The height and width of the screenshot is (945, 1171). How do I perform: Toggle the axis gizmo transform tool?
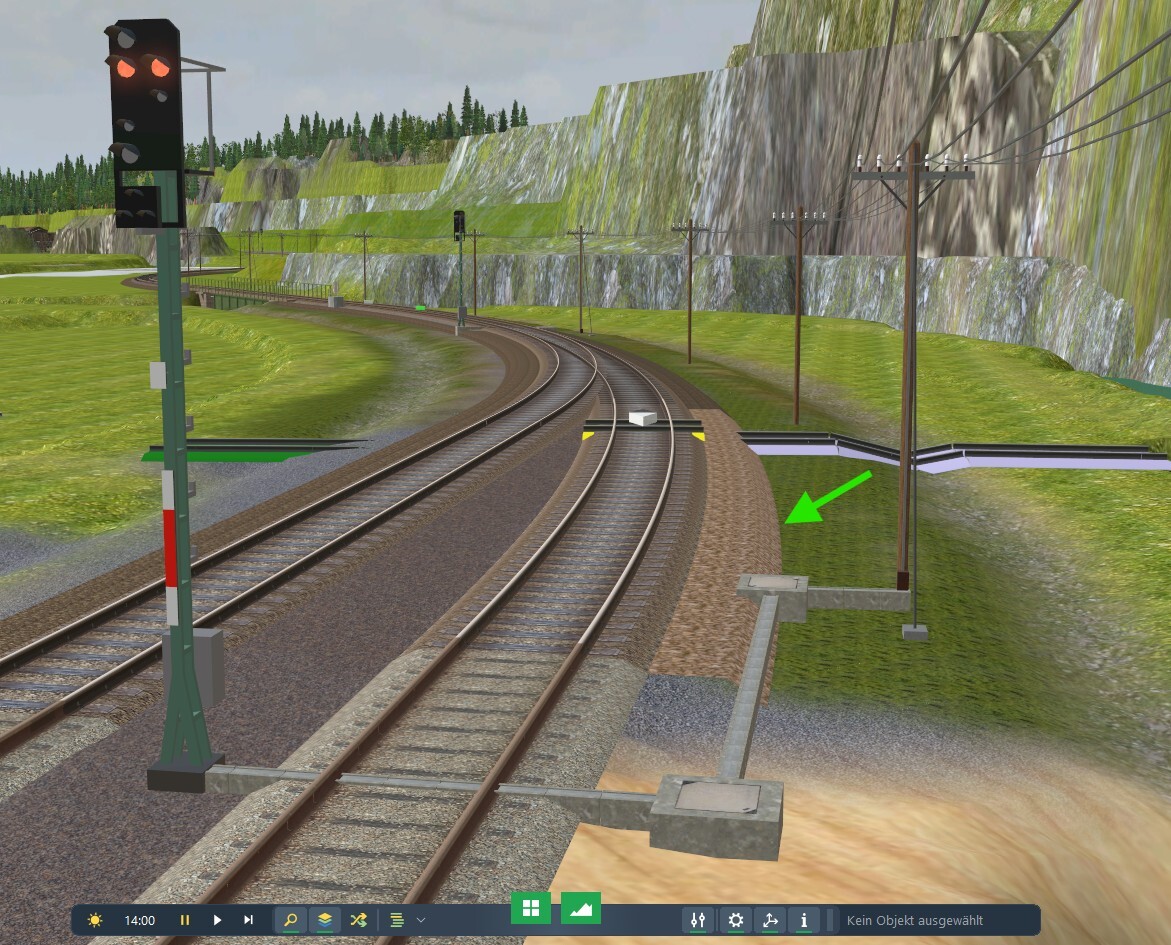coord(770,920)
